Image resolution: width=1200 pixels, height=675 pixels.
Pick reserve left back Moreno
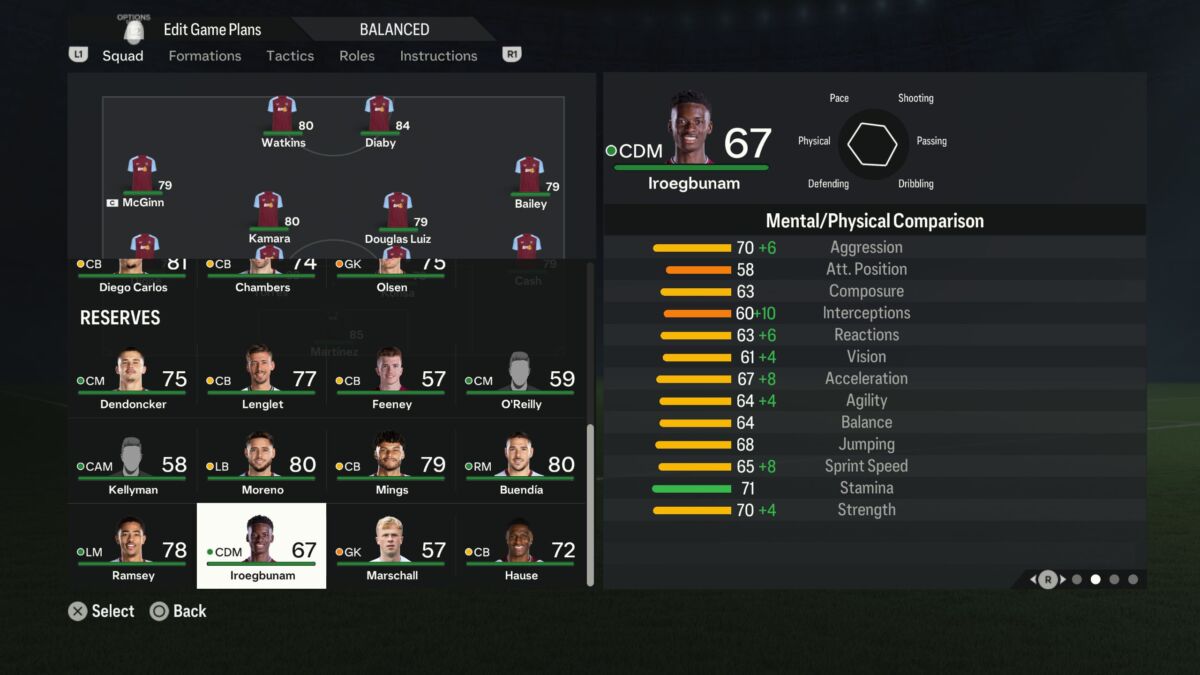[261, 467]
